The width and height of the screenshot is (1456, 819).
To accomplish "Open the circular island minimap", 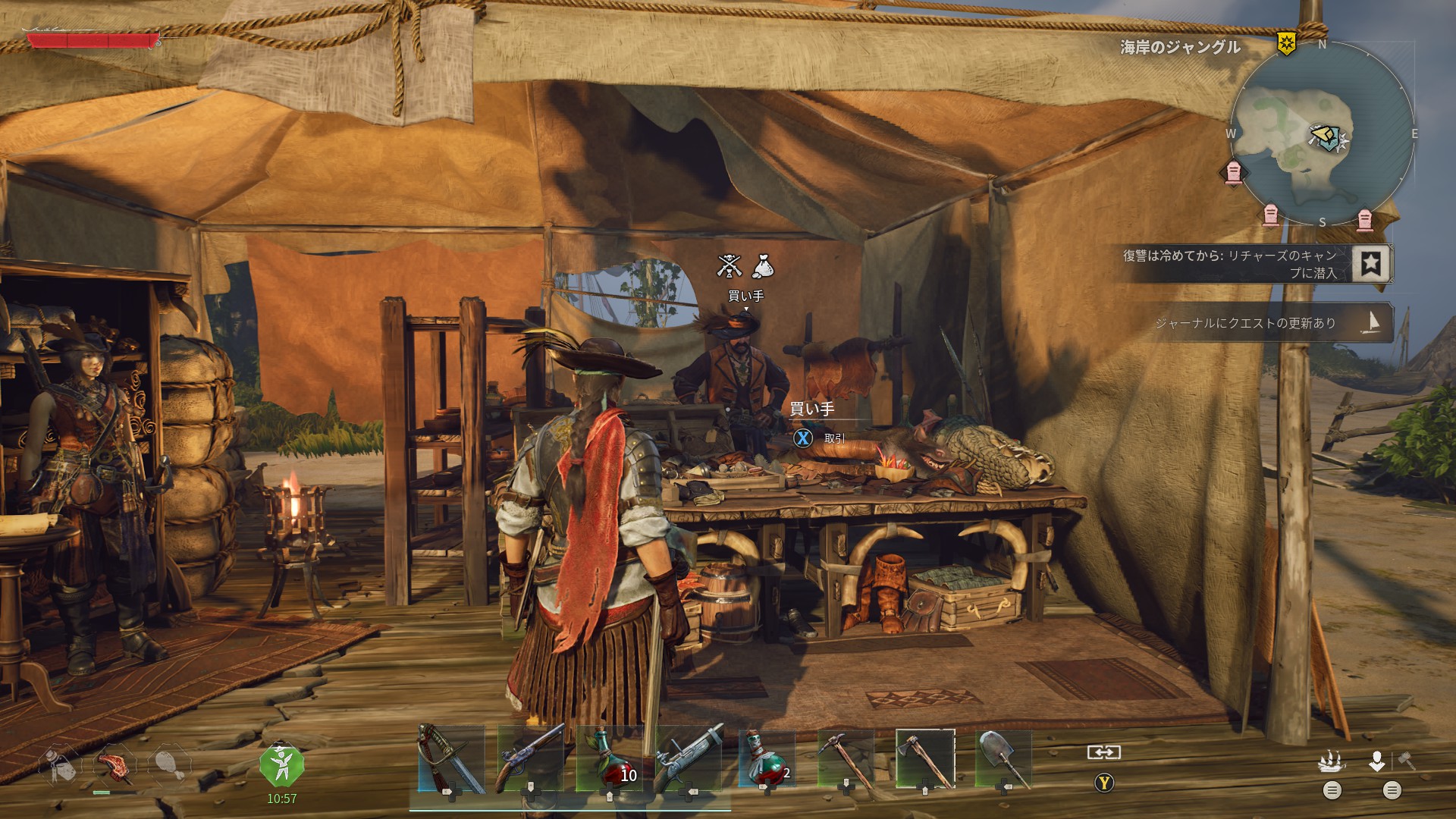I will tap(1322, 135).
